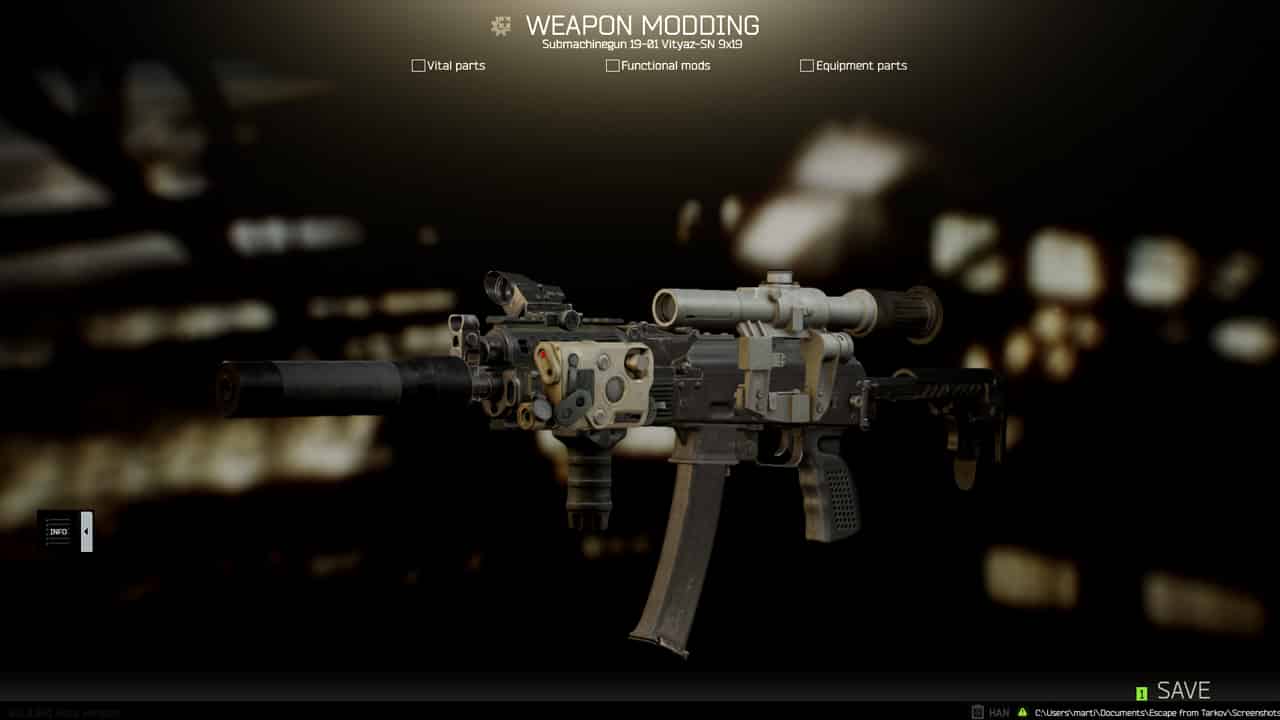Click the gear icon beside WEAPON MODDING title

point(501,25)
